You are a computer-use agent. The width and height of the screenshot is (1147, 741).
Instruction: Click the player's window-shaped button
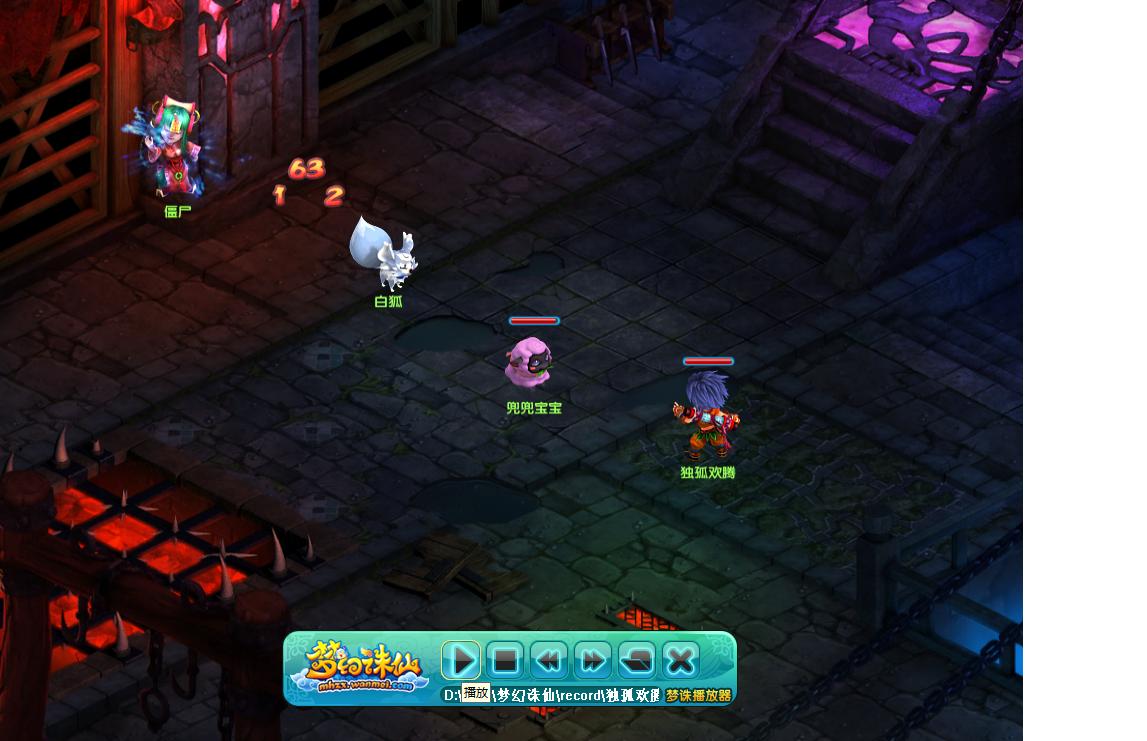click(637, 660)
